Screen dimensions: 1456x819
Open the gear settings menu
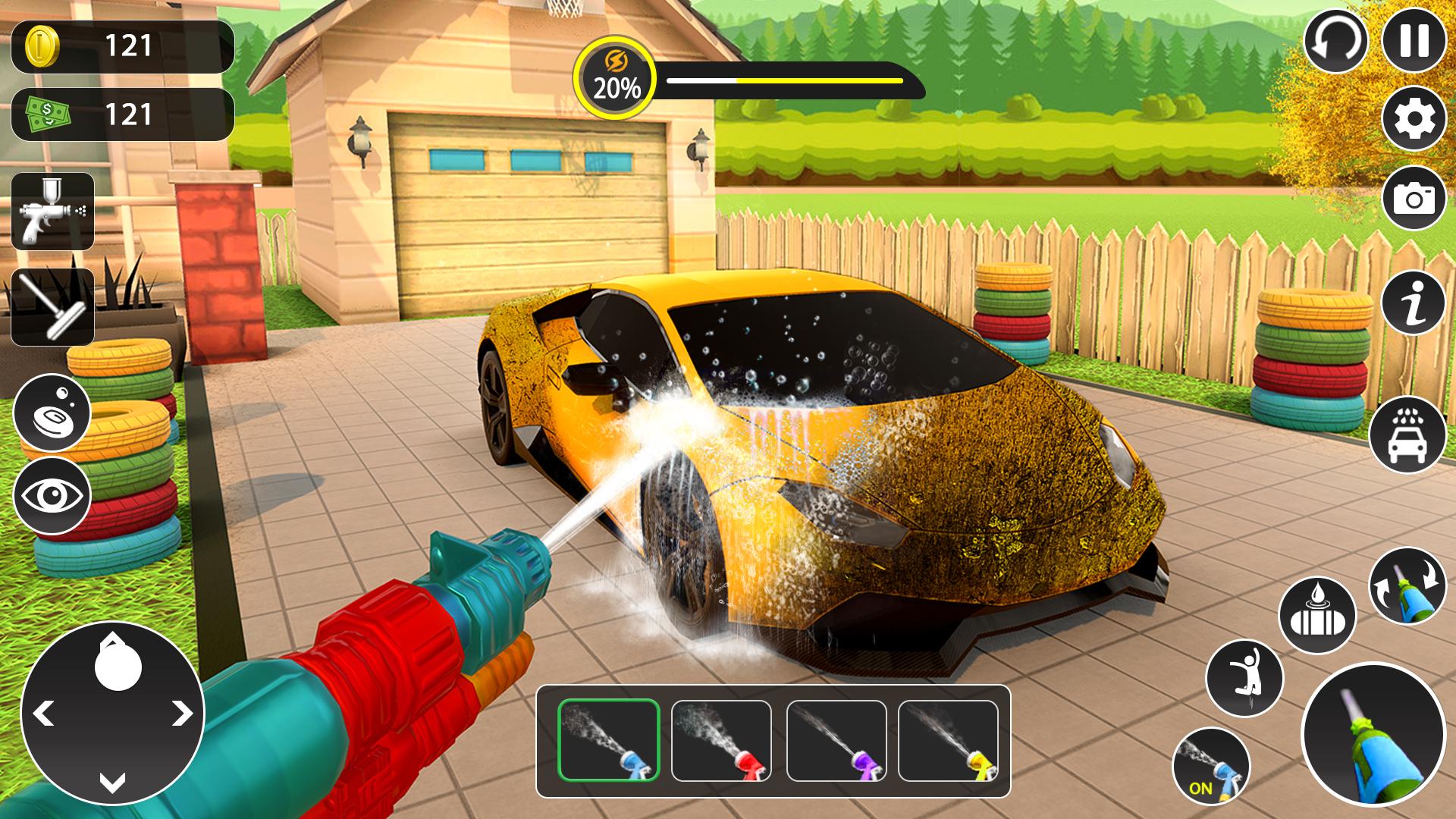(x=1414, y=119)
